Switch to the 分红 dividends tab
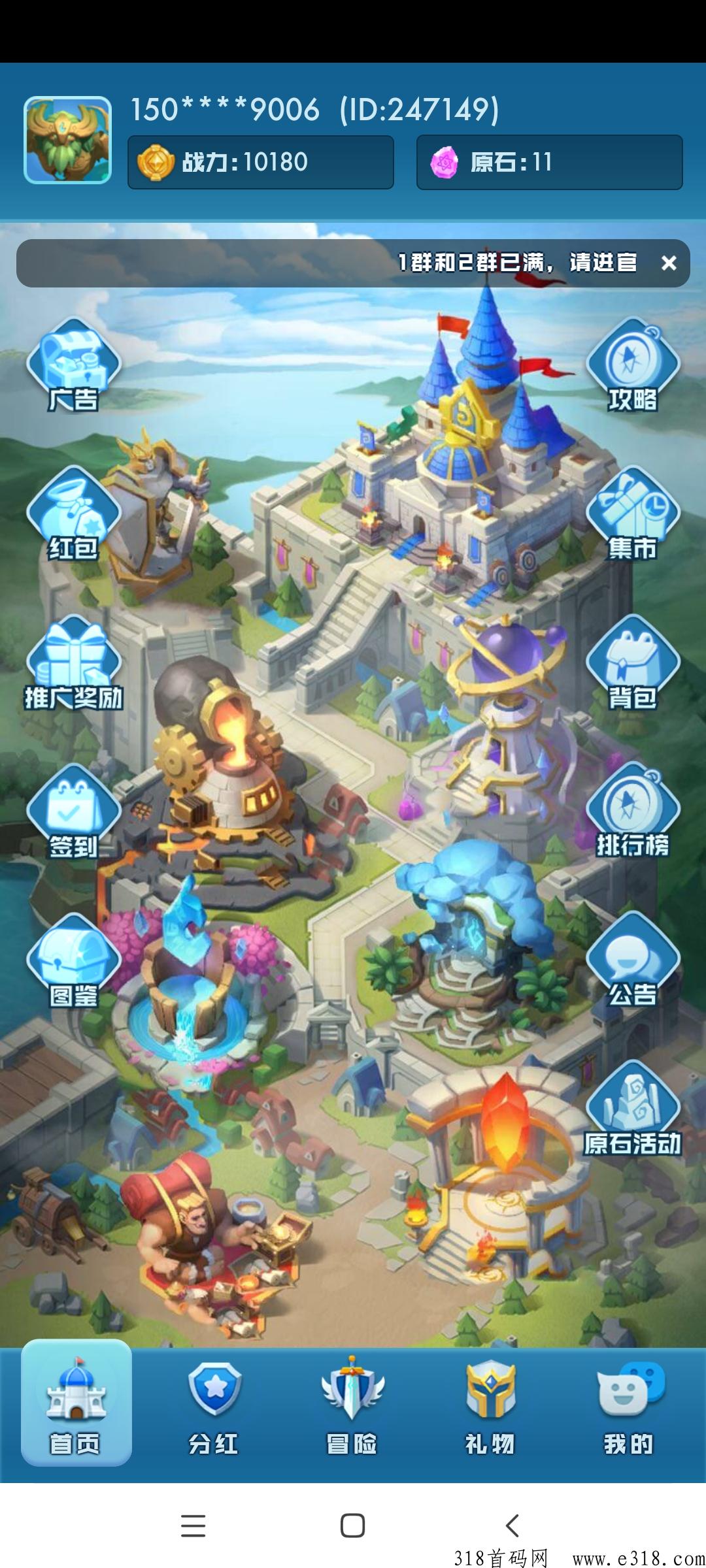 pos(214,1403)
